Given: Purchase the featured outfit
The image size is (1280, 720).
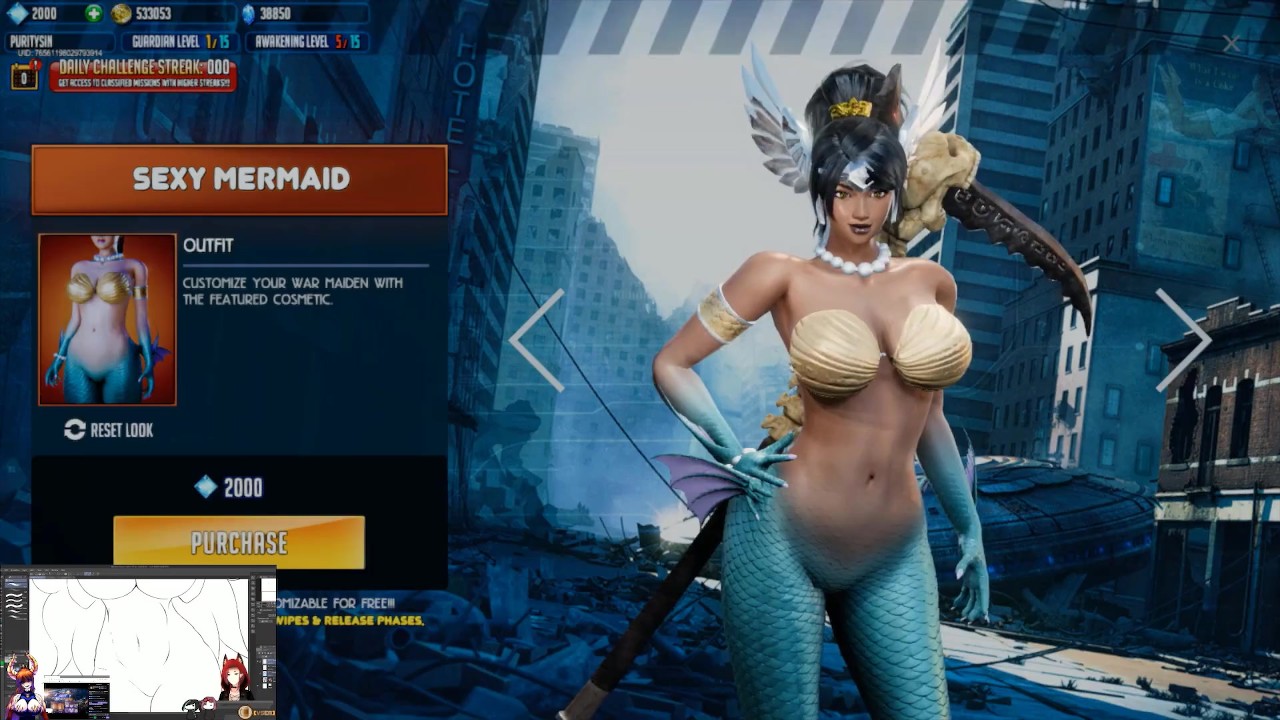Looking at the screenshot, I should pyautogui.click(x=239, y=543).
